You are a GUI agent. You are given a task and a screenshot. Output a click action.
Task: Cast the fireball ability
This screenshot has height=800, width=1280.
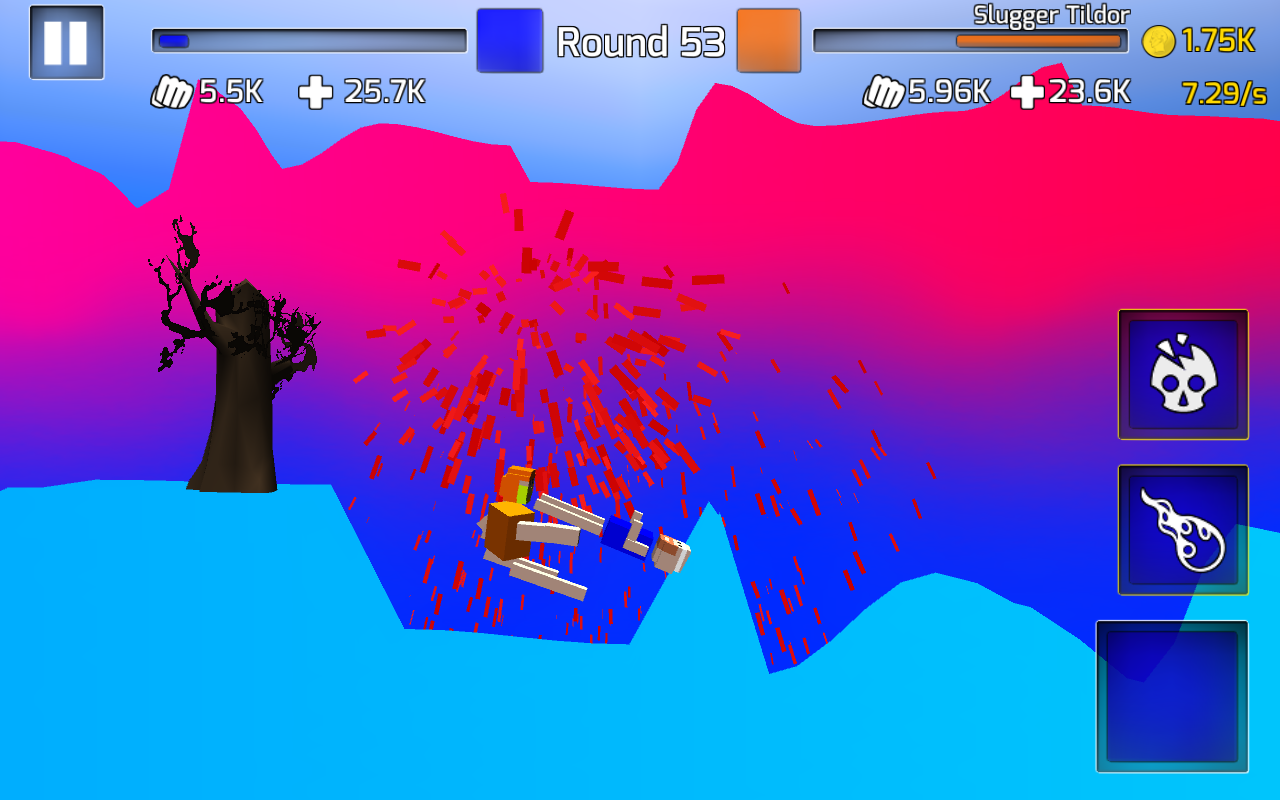pyautogui.click(x=1182, y=528)
